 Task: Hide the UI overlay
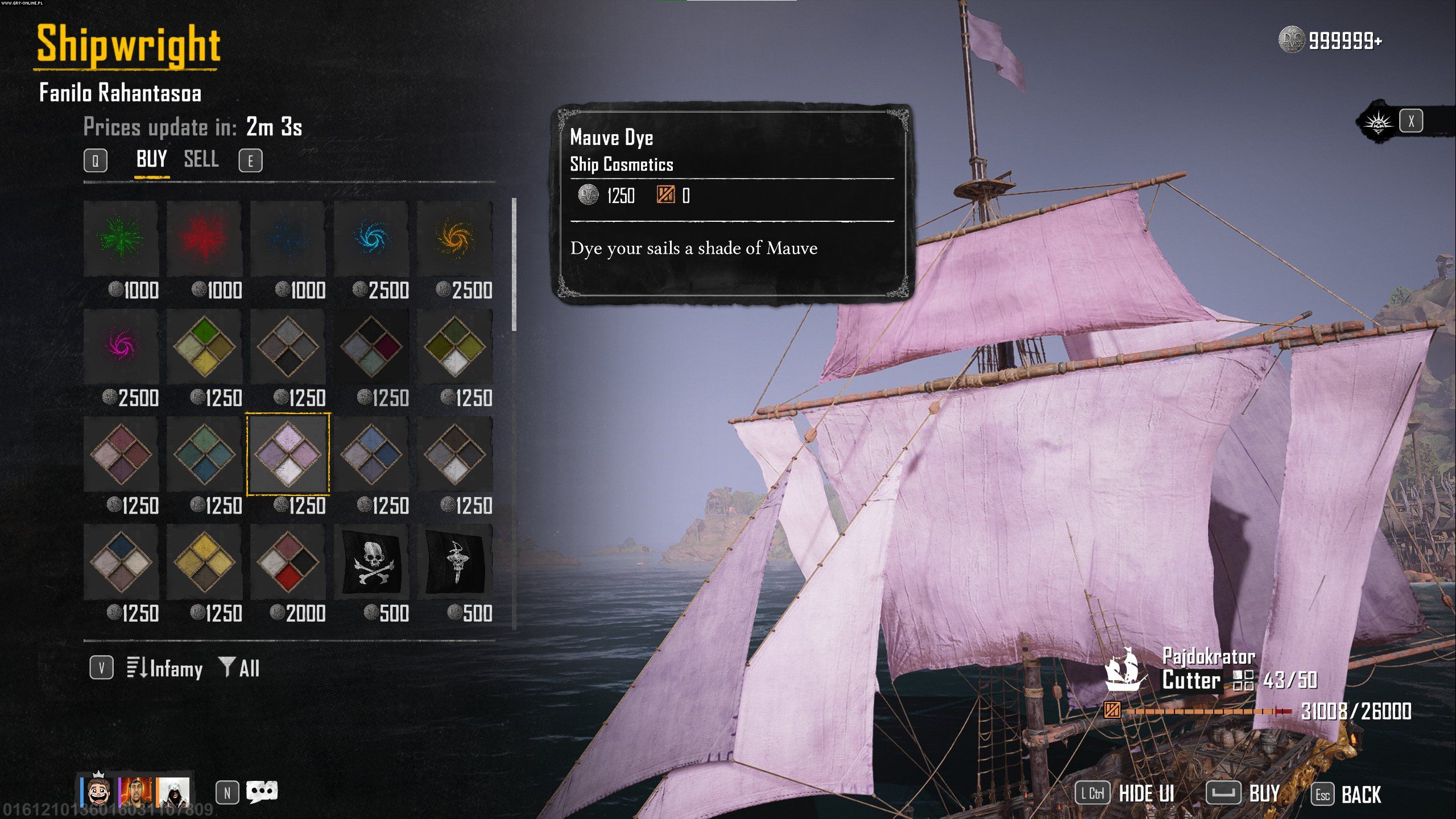click(x=1126, y=793)
